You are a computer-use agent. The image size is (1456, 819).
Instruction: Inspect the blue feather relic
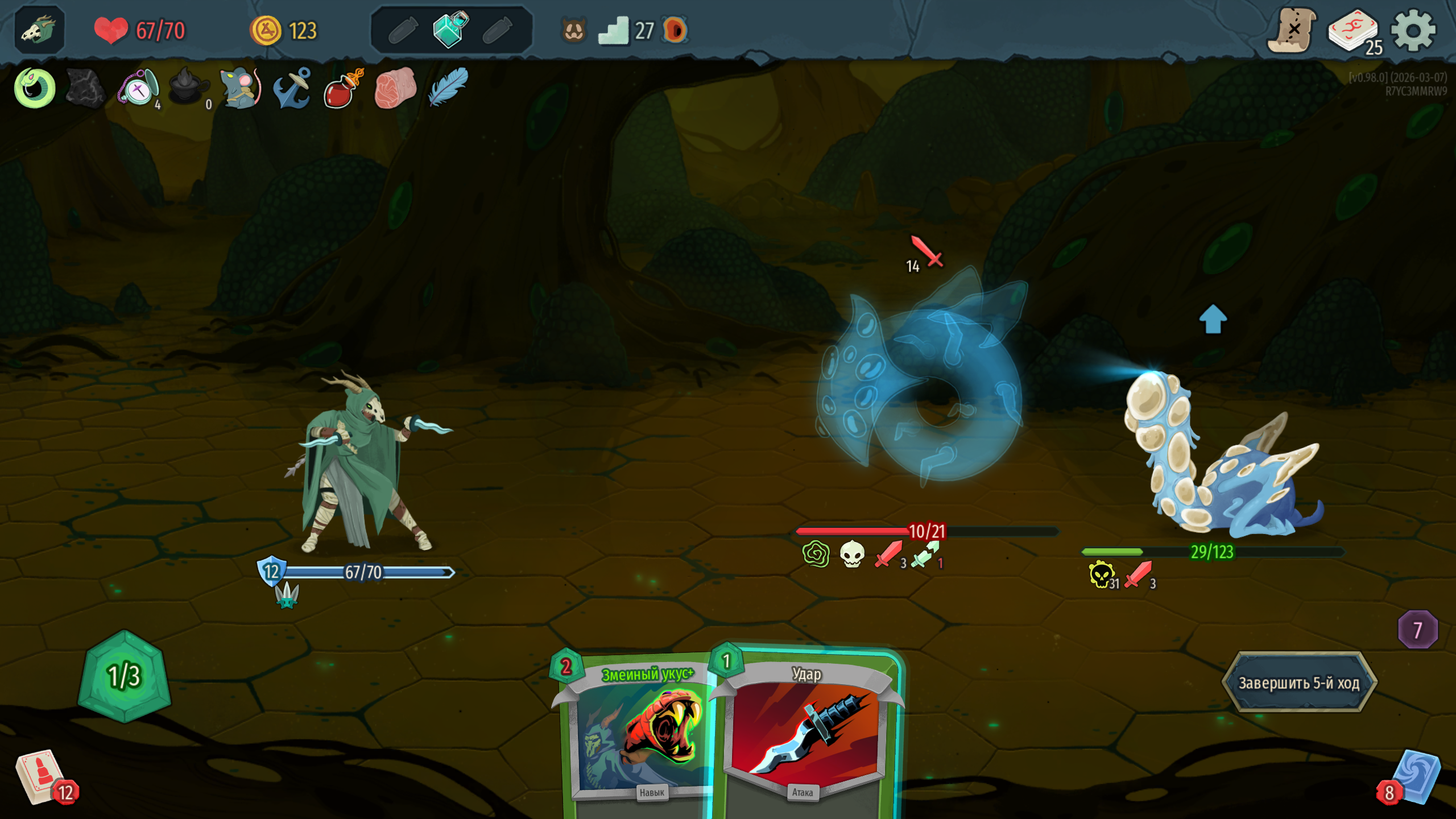448,88
